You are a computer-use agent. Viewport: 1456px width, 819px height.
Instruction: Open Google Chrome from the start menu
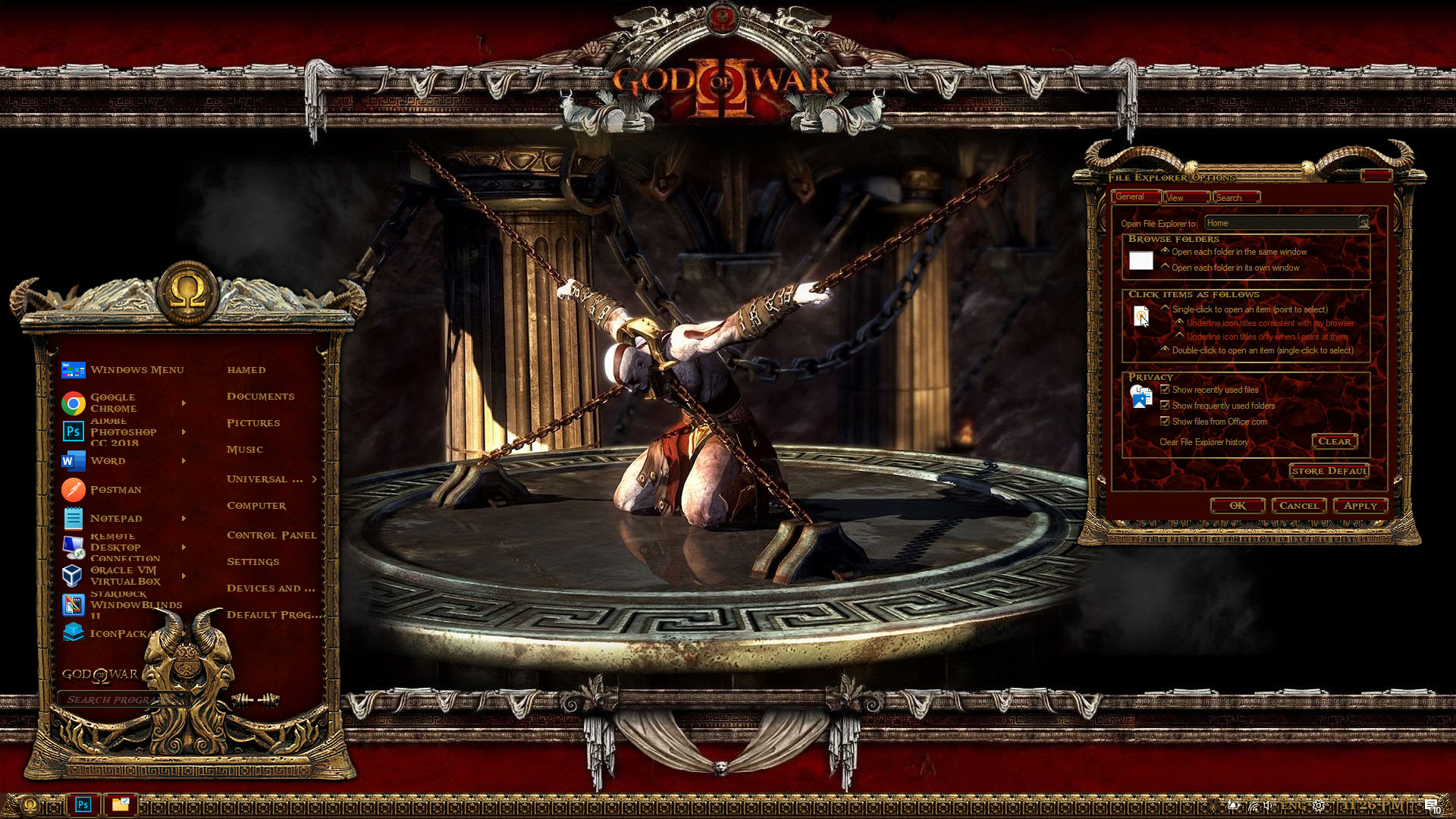[x=112, y=403]
